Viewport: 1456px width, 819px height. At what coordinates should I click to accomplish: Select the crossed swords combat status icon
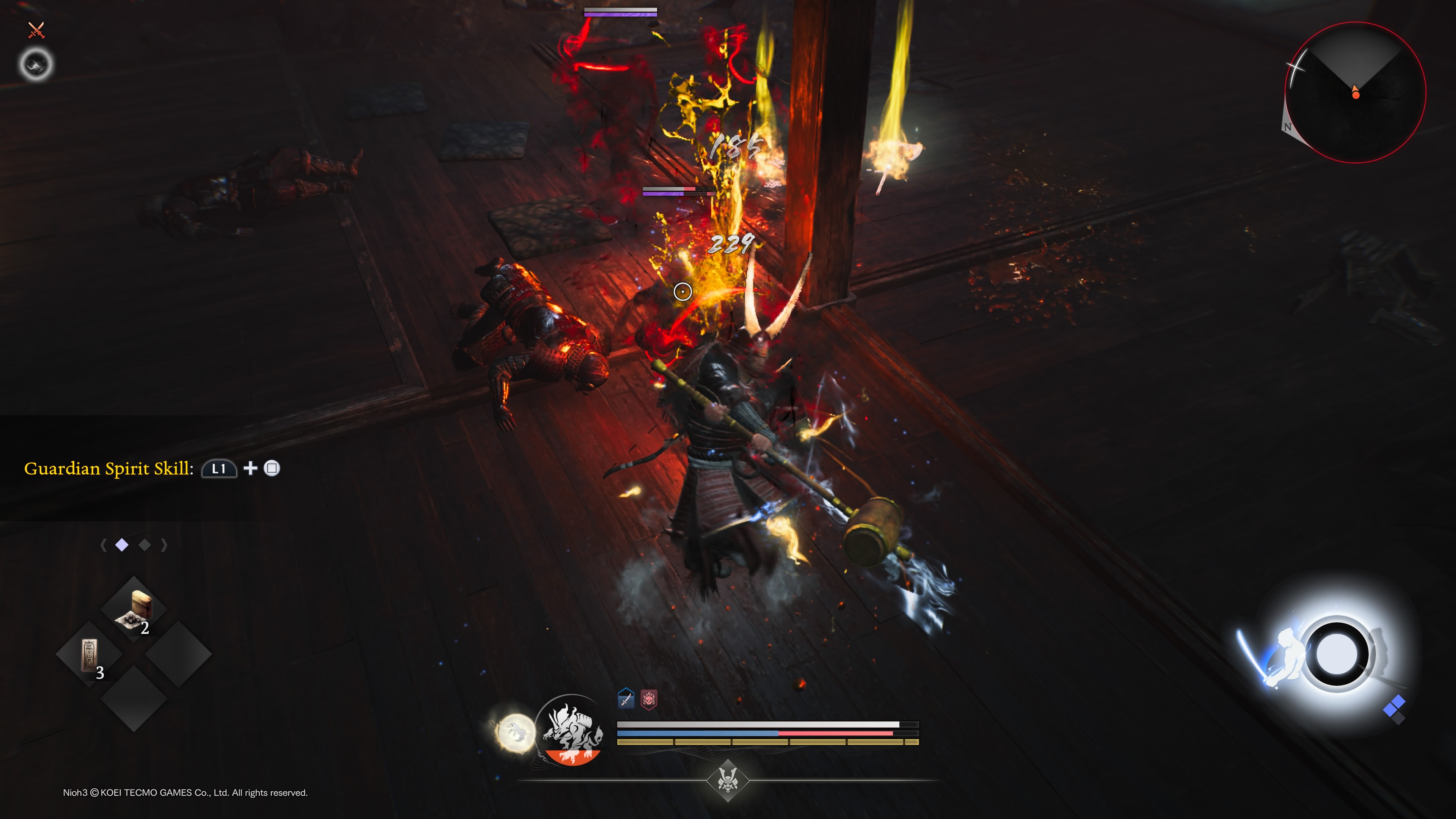coord(36,30)
